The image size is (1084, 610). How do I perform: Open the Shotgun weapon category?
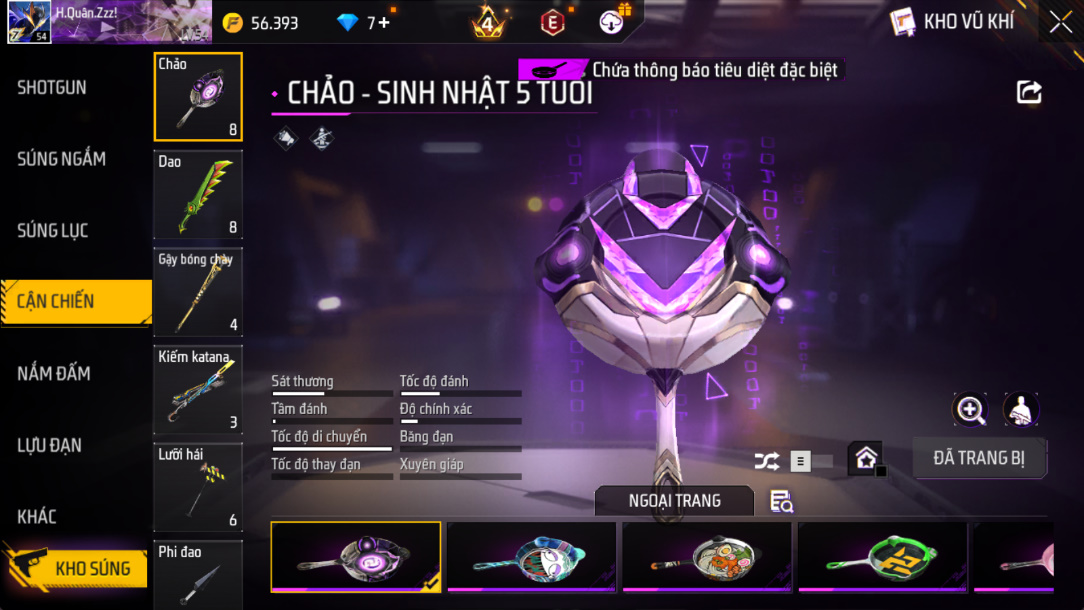click(x=52, y=88)
